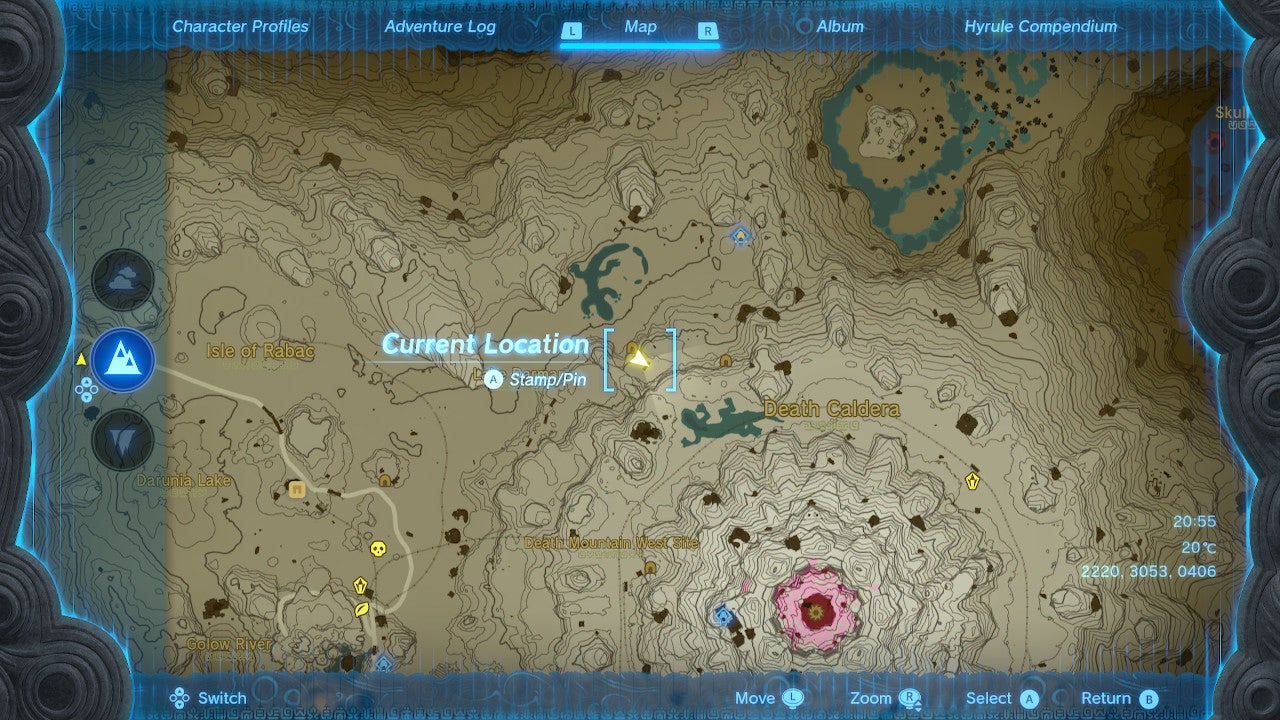Click the shrine icon north of Death Caldera
This screenshot has width=1280, height=720.
740,236
